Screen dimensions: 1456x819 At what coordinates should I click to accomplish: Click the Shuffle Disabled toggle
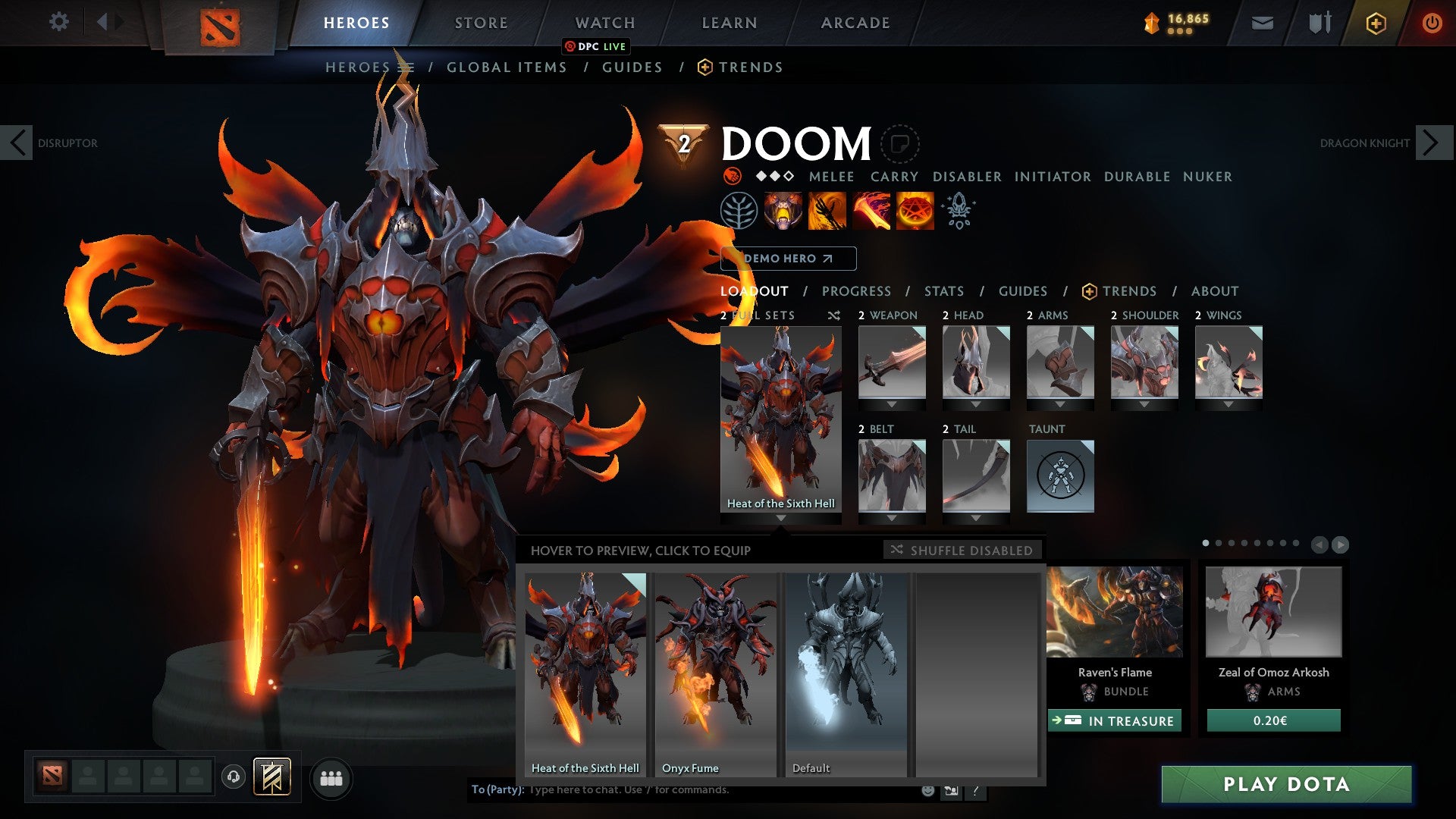[x=962, y=551]
